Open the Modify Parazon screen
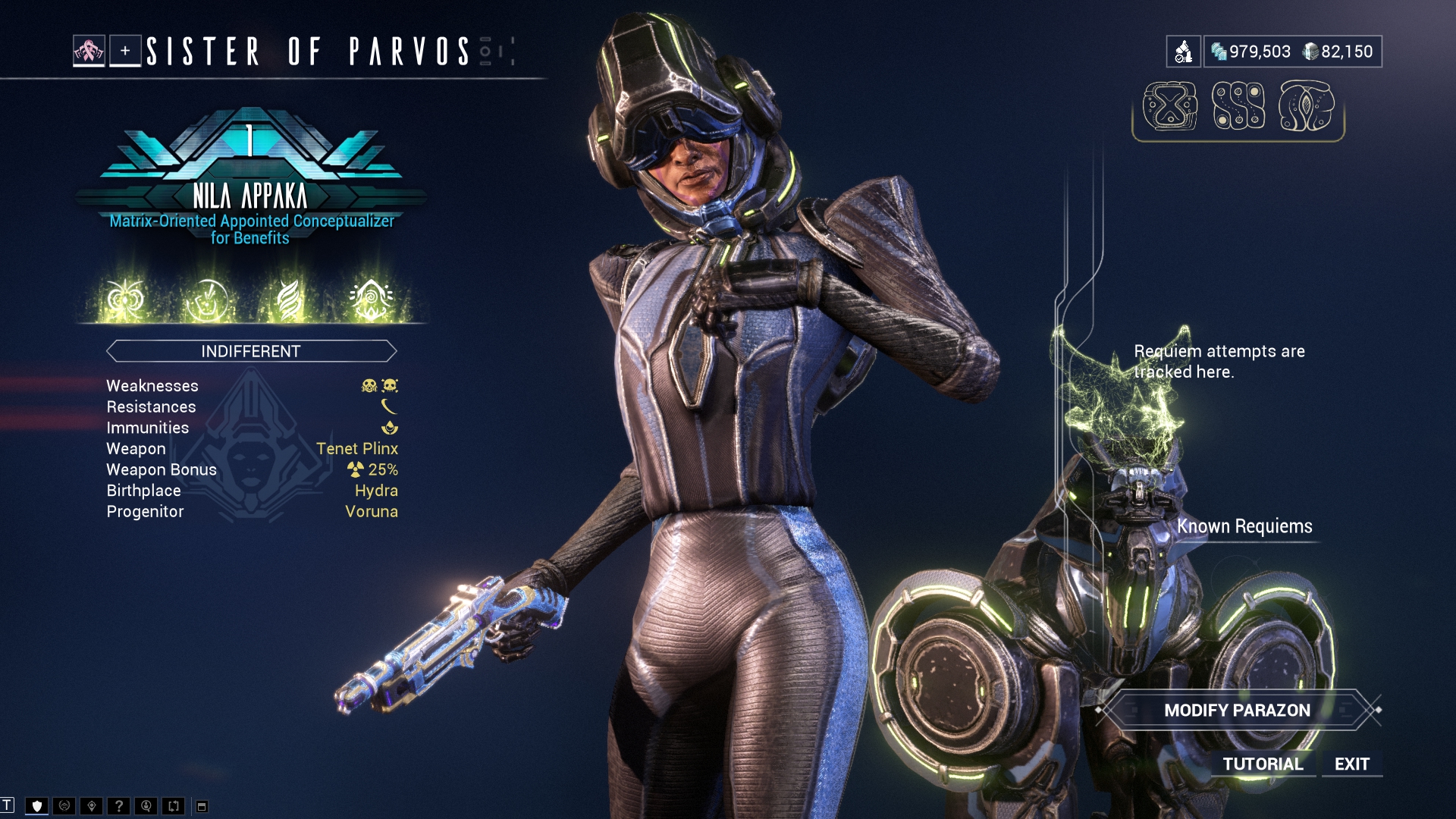This screenshot has height=819, width=1456. click(1237, 711)
